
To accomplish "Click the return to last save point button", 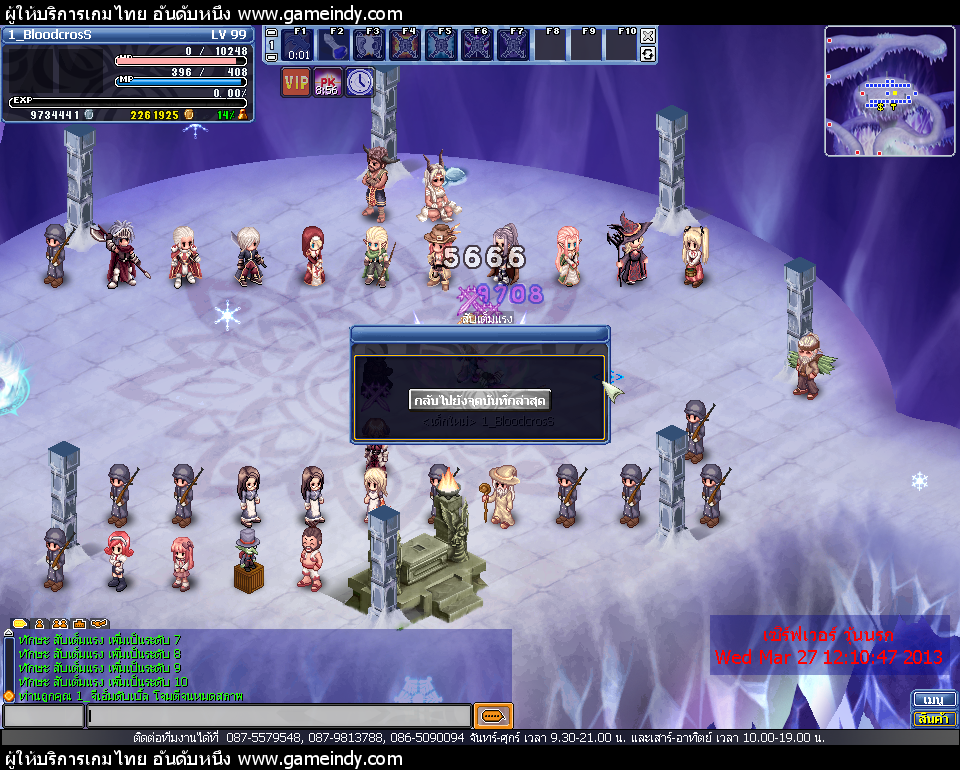I will point(480,400).
